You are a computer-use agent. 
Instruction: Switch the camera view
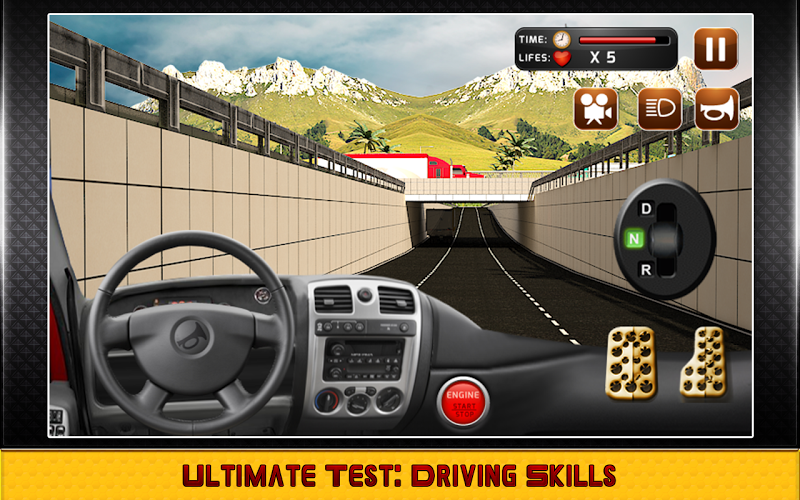click(x=595, y=109)
